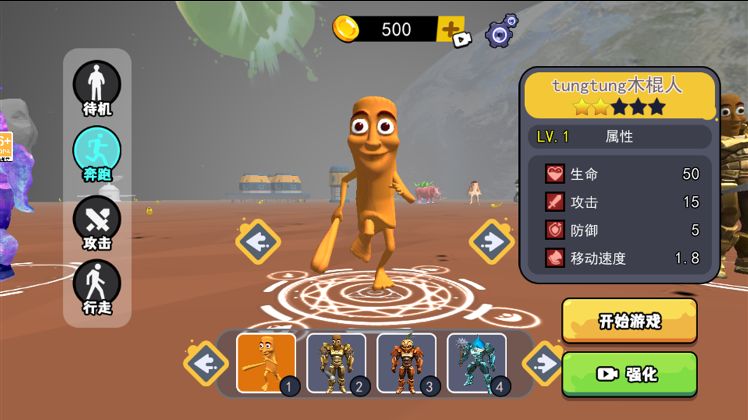Rotate character with right arrow beside model
The image size is (748, 420).
point(491,240)
